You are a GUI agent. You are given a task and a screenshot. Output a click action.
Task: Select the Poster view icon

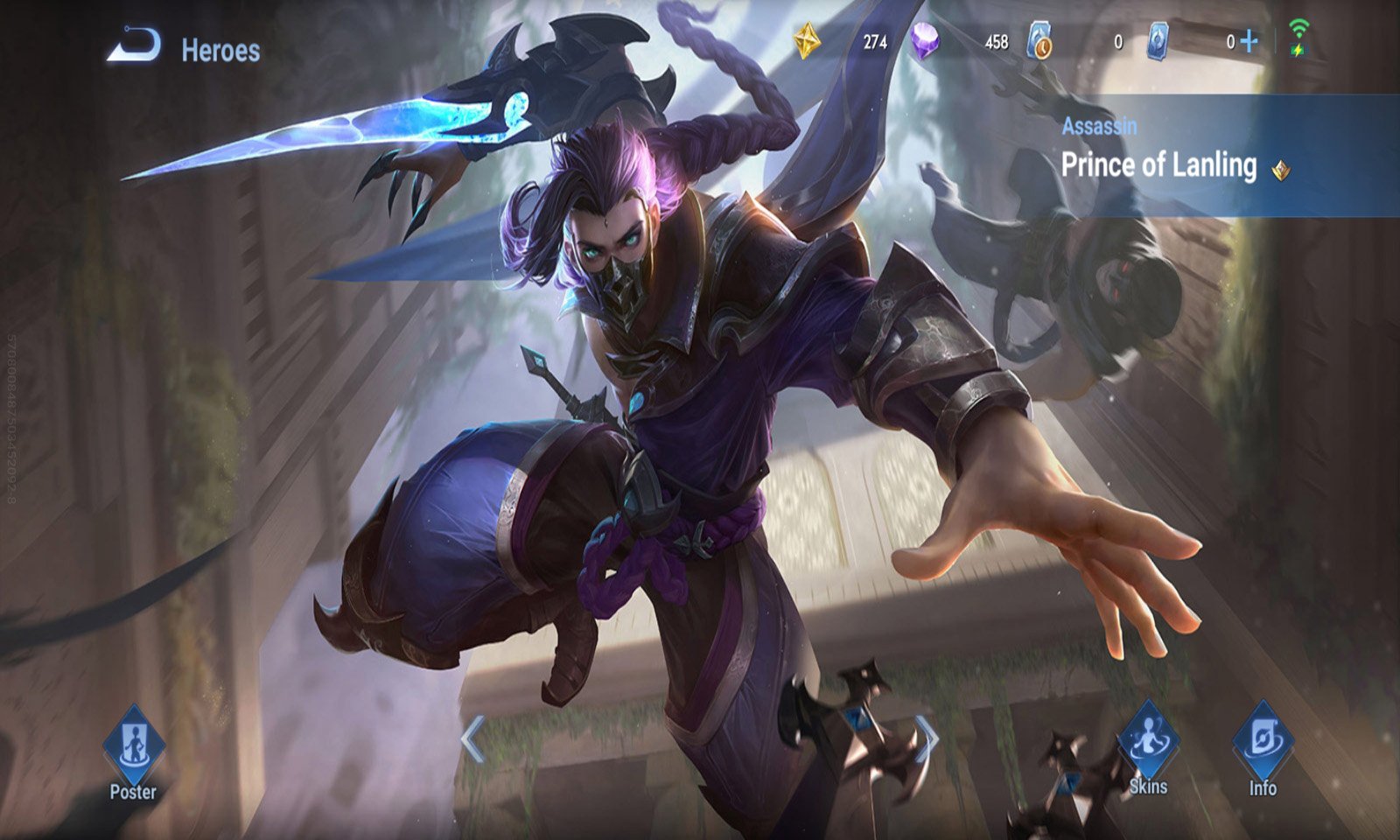point(133,742)
